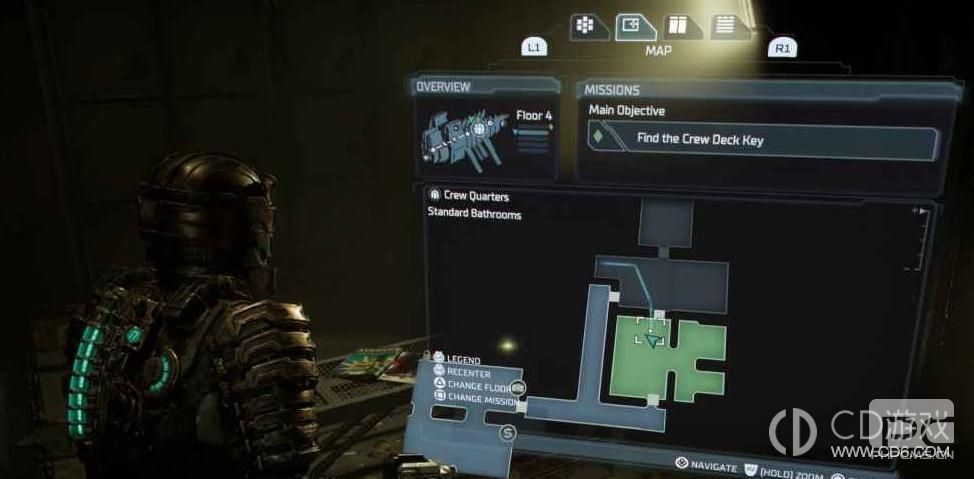
Task: Select the round icon marker beside Change Floor
Action: [518, 387]
